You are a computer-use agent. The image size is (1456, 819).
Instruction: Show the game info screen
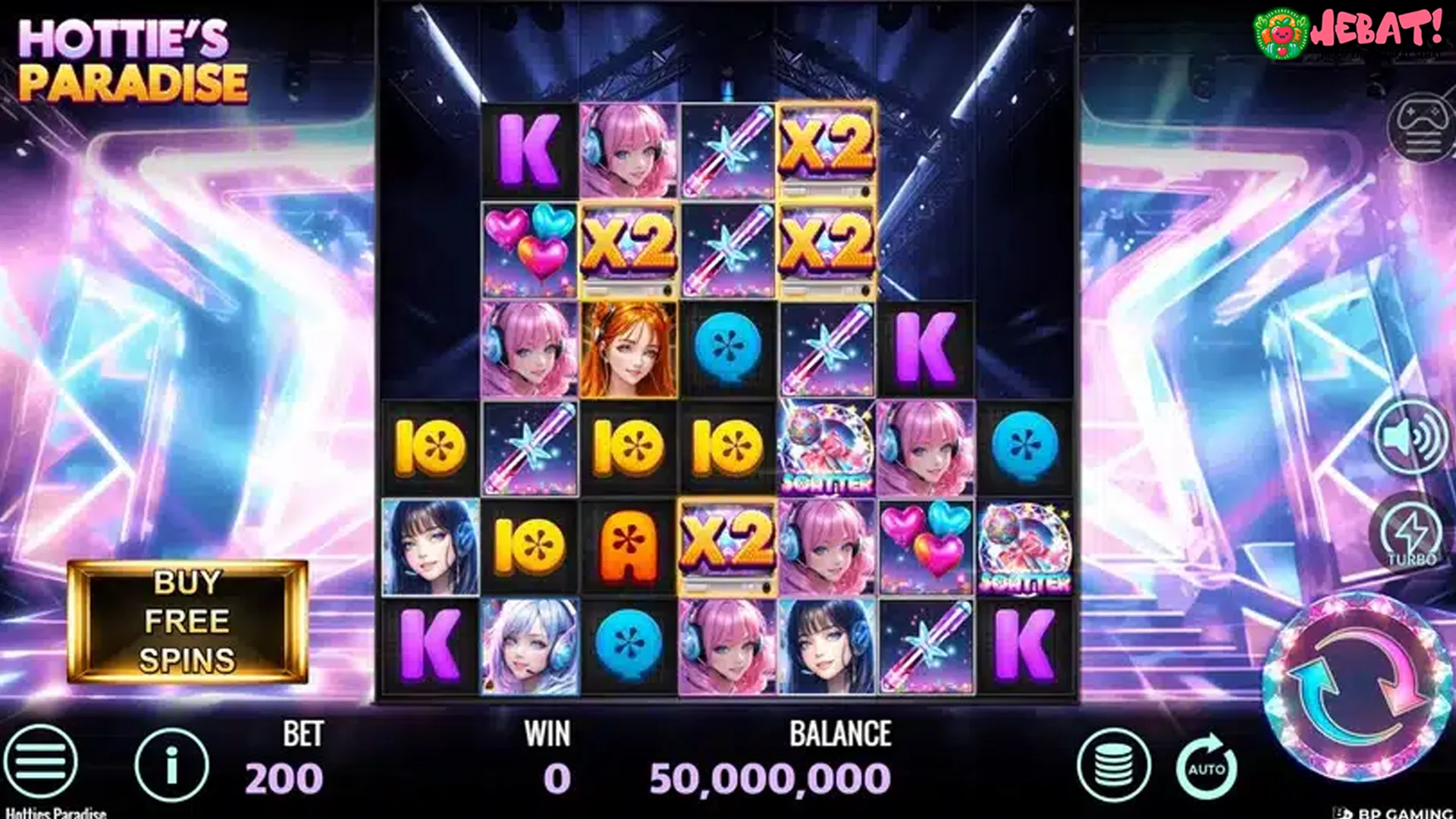[x=171, y=765]
